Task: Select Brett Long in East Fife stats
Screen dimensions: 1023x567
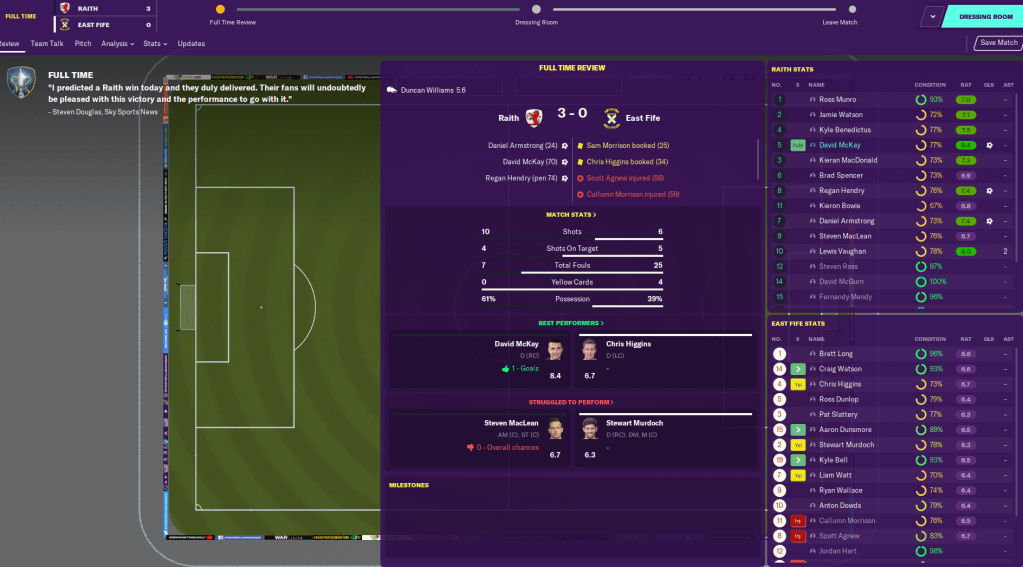Action: click(836, 354)
